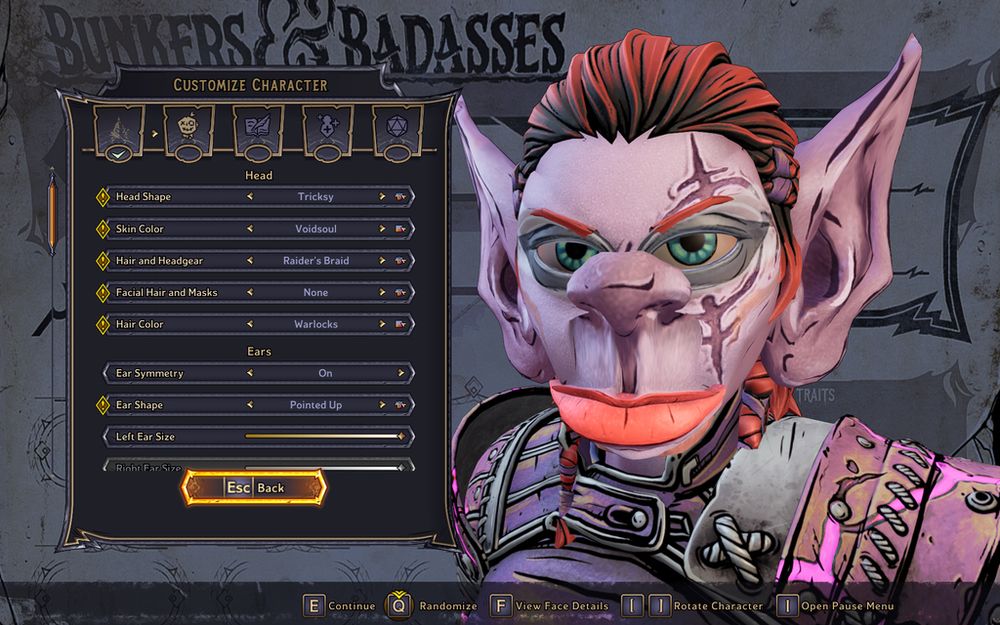
Task: Select previous Head Shape option
Action: pyautogui.click(x=250, y=197)
